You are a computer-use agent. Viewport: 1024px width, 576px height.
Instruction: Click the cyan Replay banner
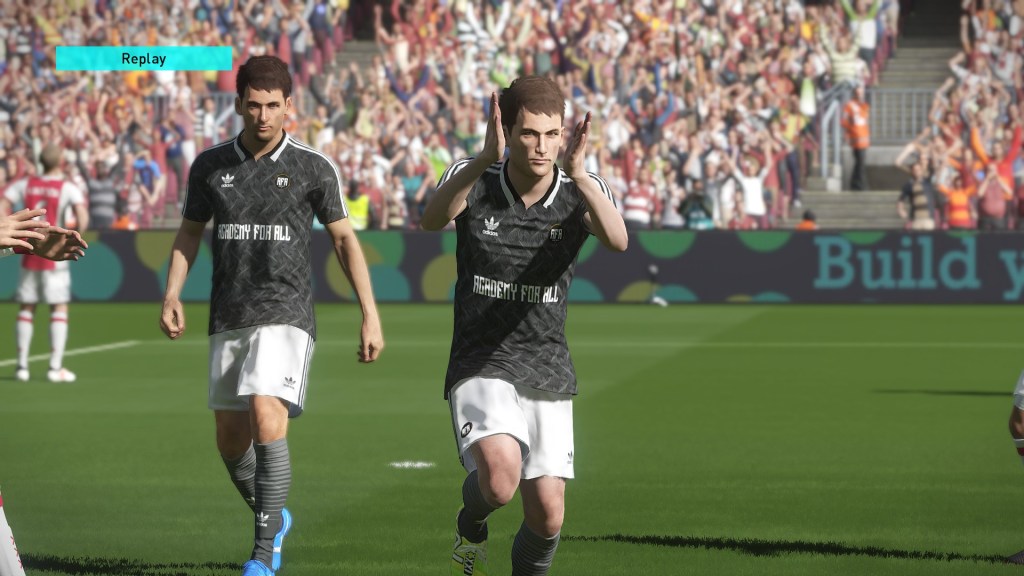coord(144,59)
